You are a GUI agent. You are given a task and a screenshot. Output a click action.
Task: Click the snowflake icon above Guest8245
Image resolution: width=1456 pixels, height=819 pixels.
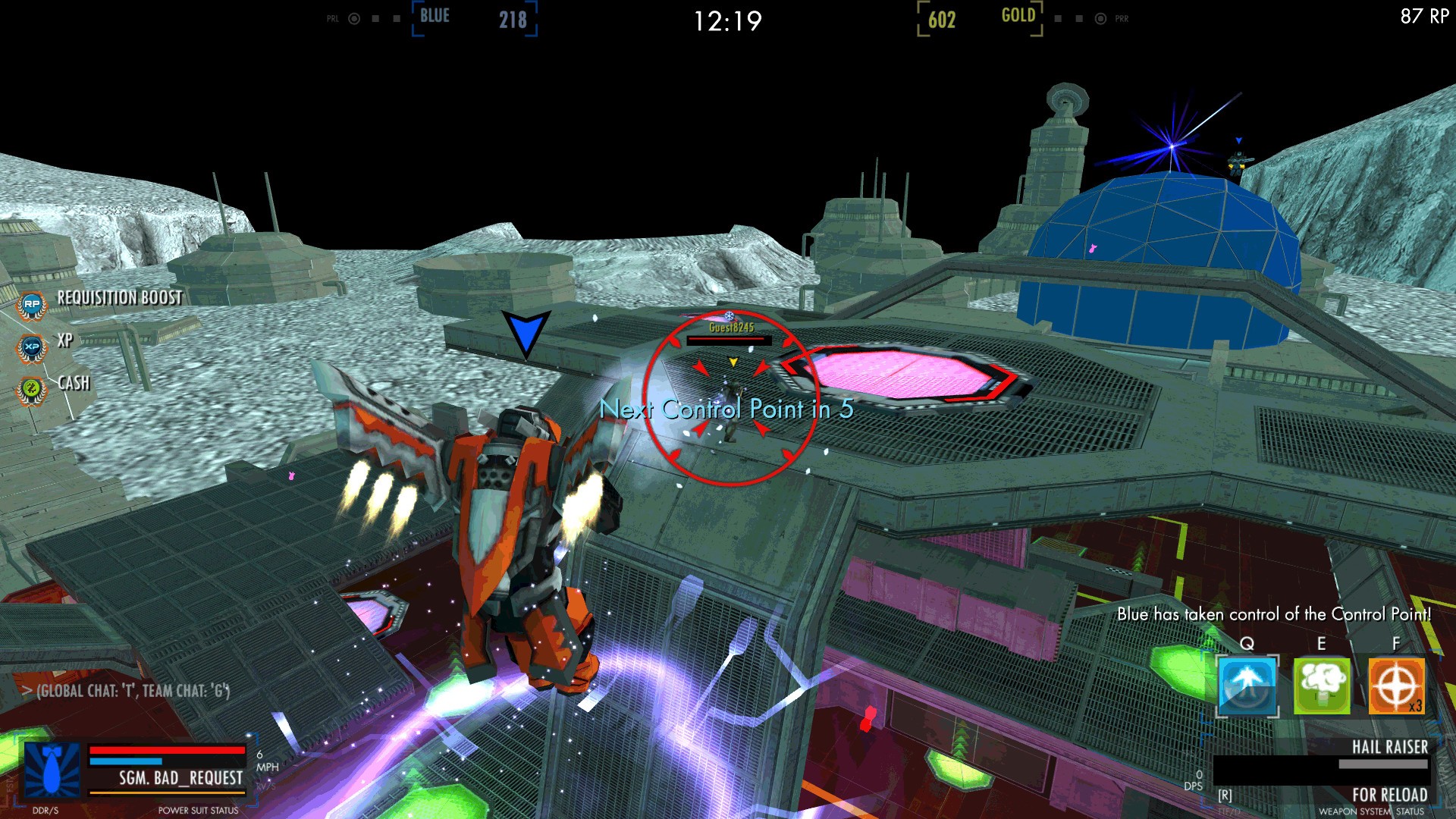pyautogui.click(x=730, y=315)
